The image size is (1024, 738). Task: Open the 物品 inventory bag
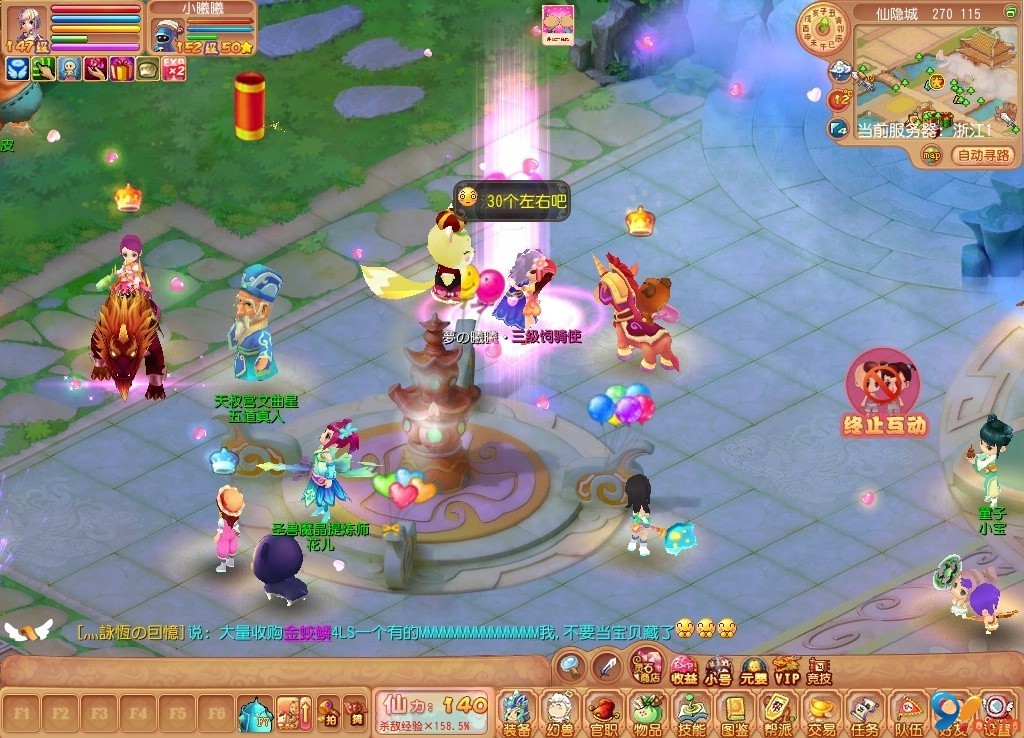click(647, 712)
